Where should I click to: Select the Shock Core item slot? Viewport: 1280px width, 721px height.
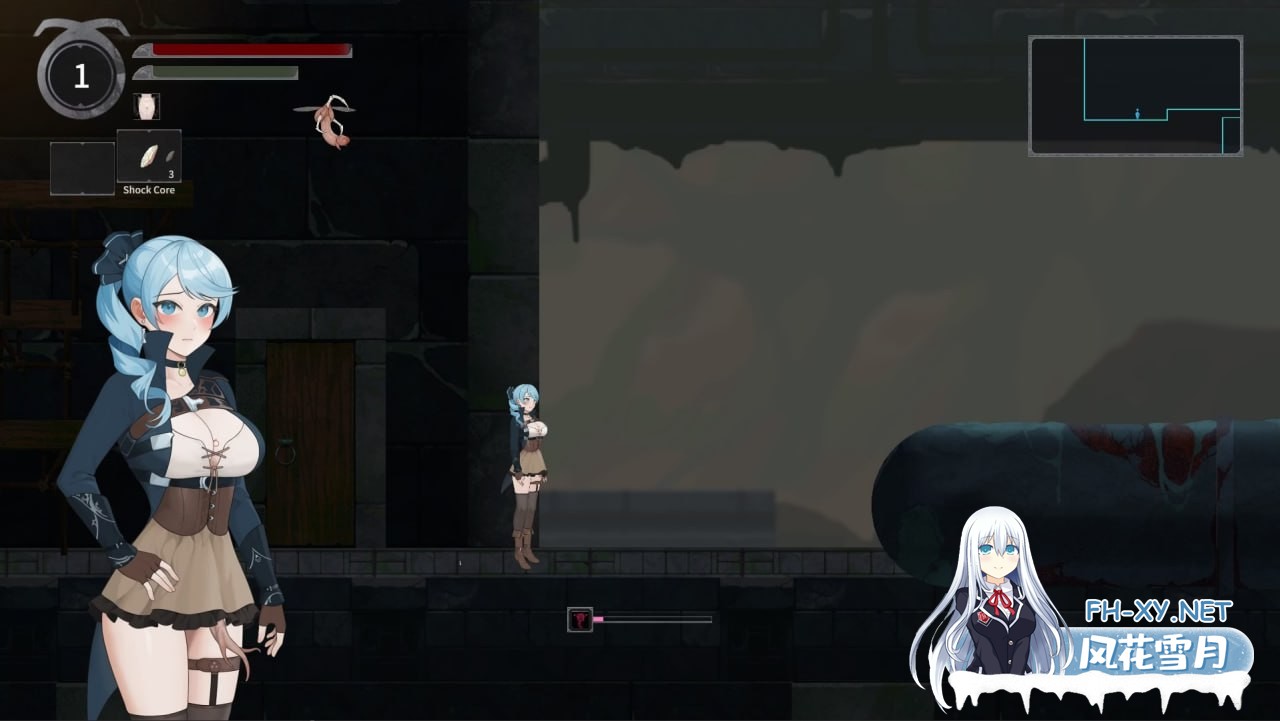pos(148,153)
